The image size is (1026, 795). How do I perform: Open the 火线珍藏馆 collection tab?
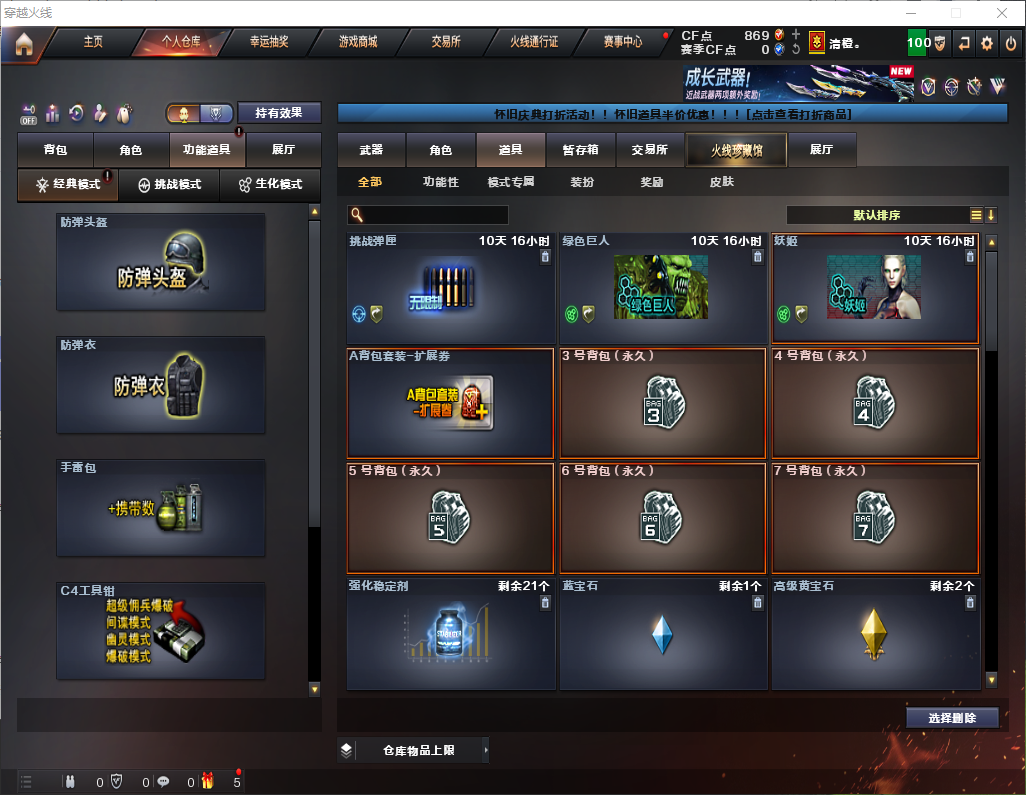736,150
